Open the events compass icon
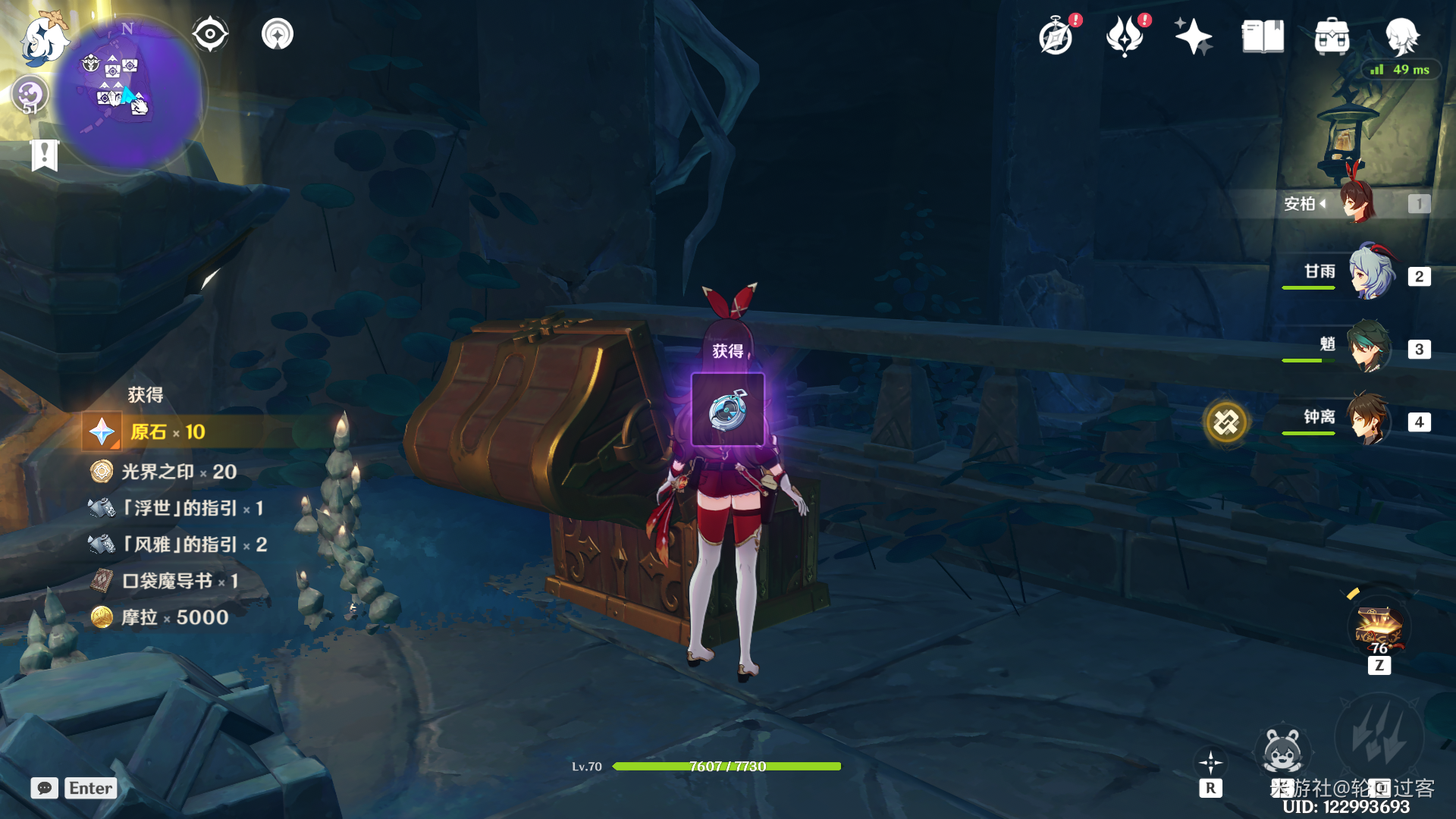This screenshot has width=1456, height=819. point(1056,36)
